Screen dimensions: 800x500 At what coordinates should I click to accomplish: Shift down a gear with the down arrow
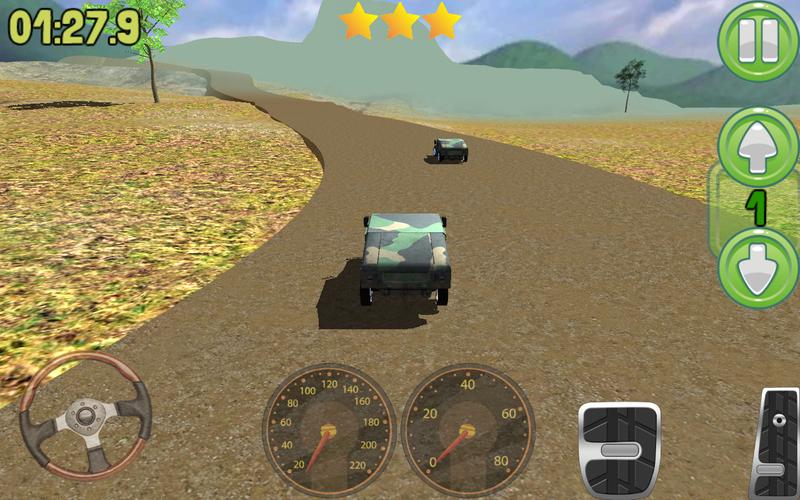click(x=757, y=268)
